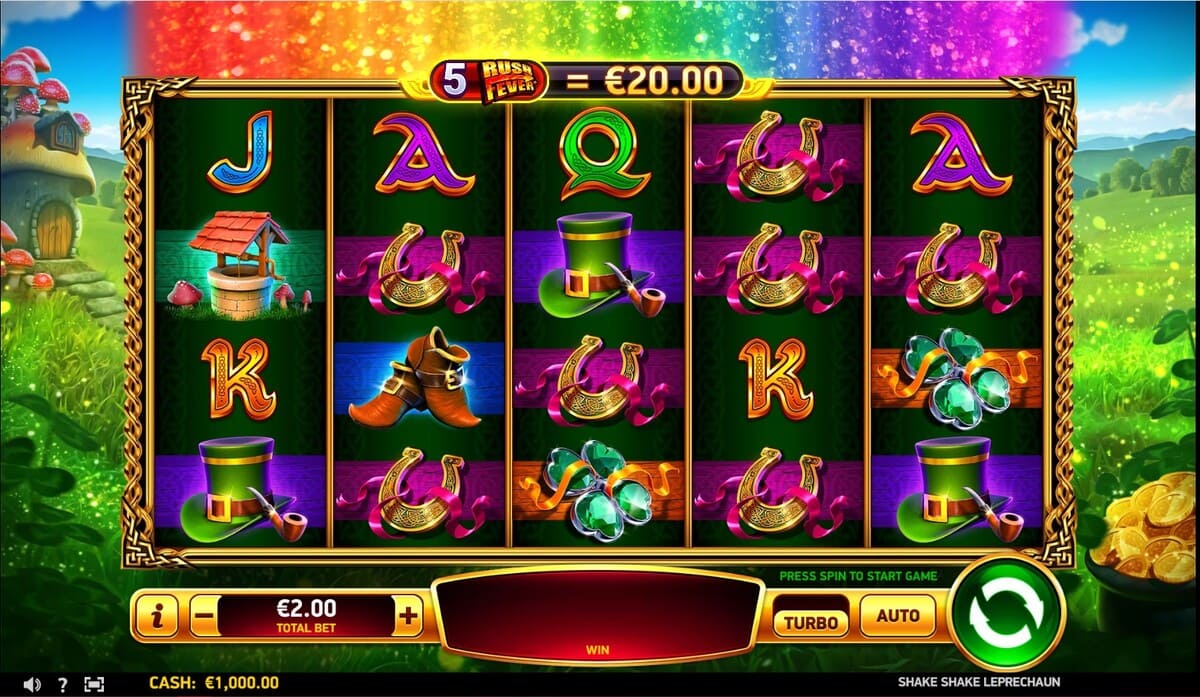Viewport: 1200px width, 697px height.
Task: Switch to fullscreen mode
Action: pyautogui.click(x=94, y=684)
